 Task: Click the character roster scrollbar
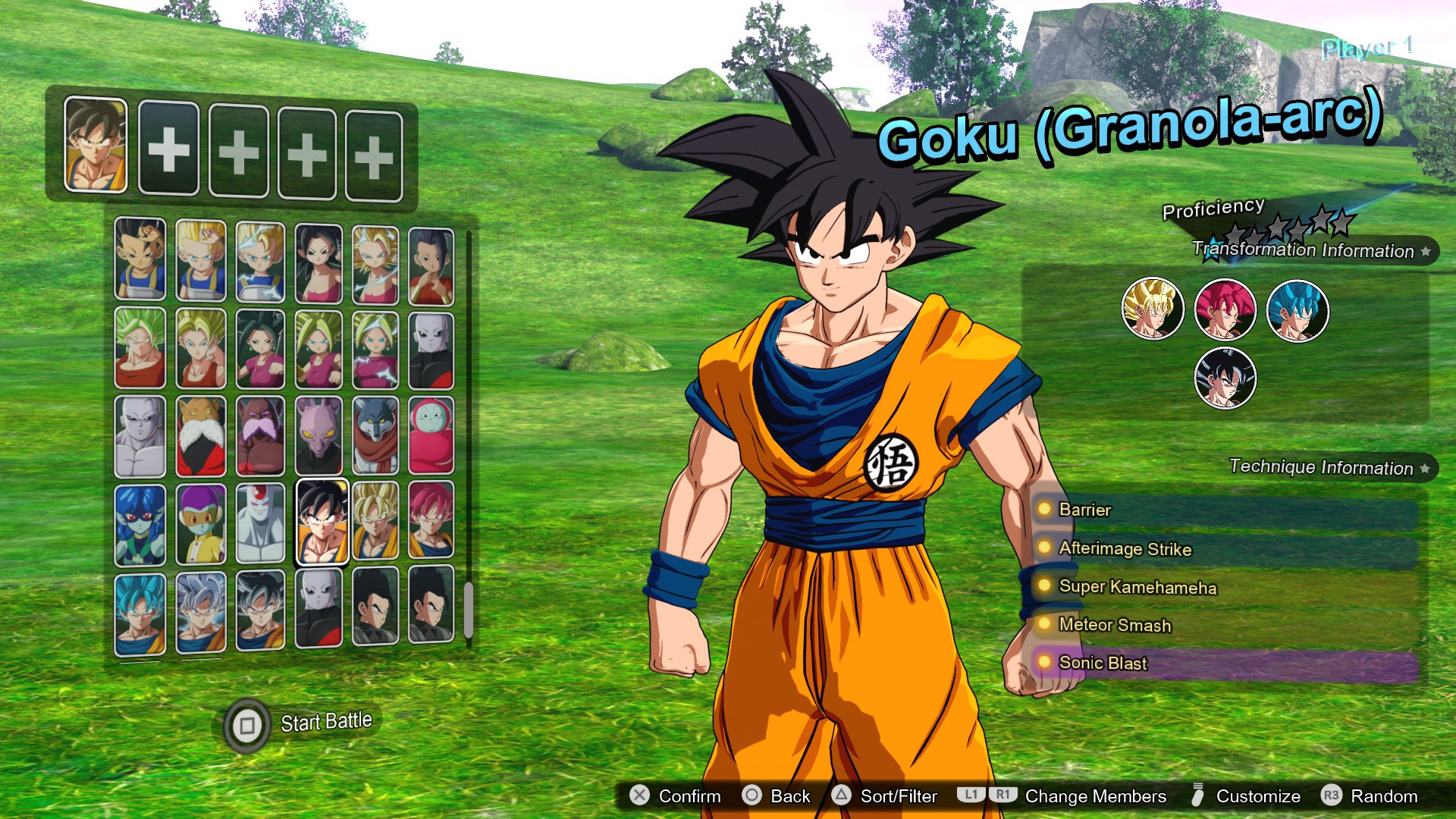(469, 609)
